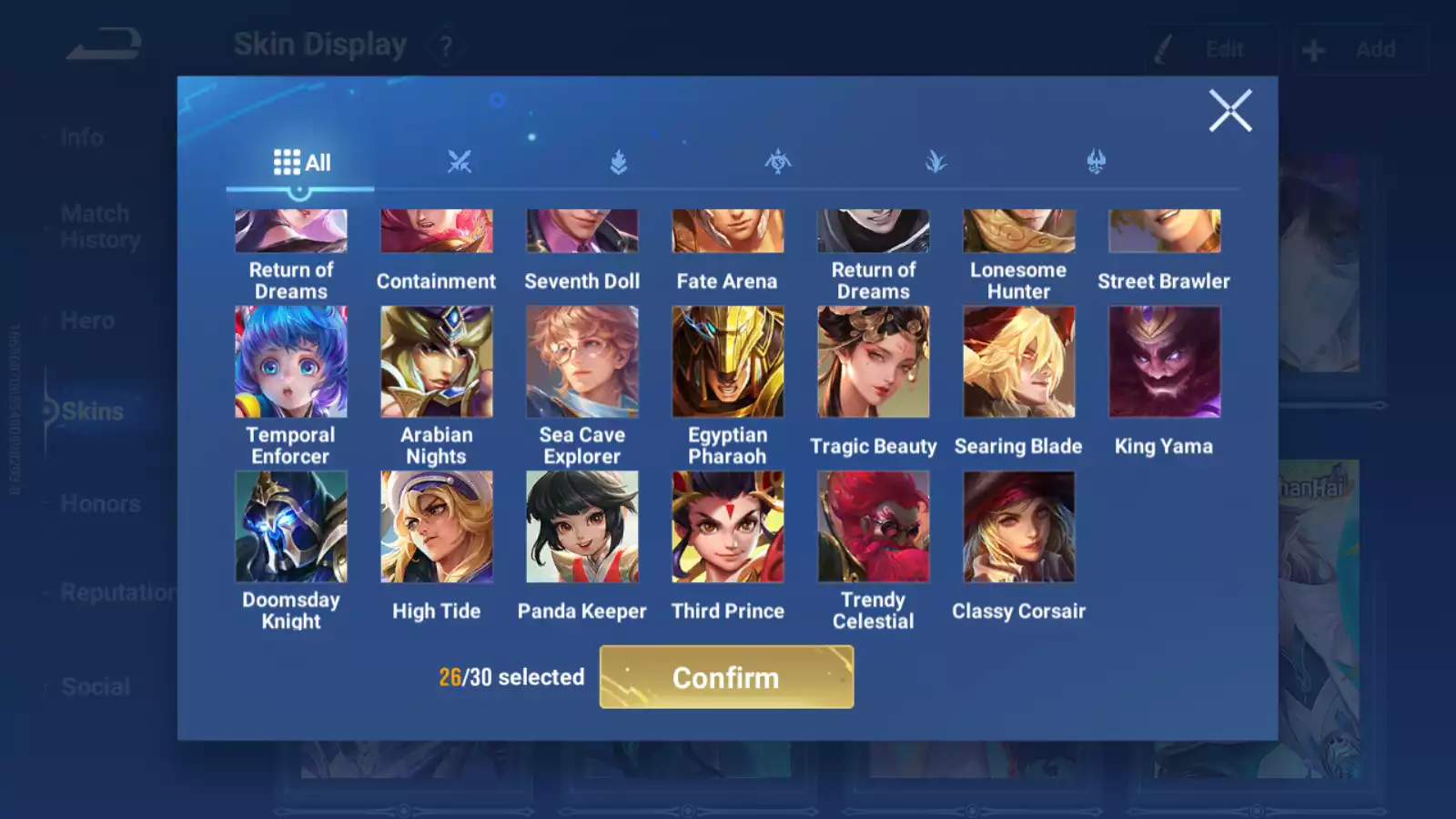The height and width of the screenshot is (819, 1456).
Task: Filter by the crossed swords class tab
Action: click(x=460, y=162)
